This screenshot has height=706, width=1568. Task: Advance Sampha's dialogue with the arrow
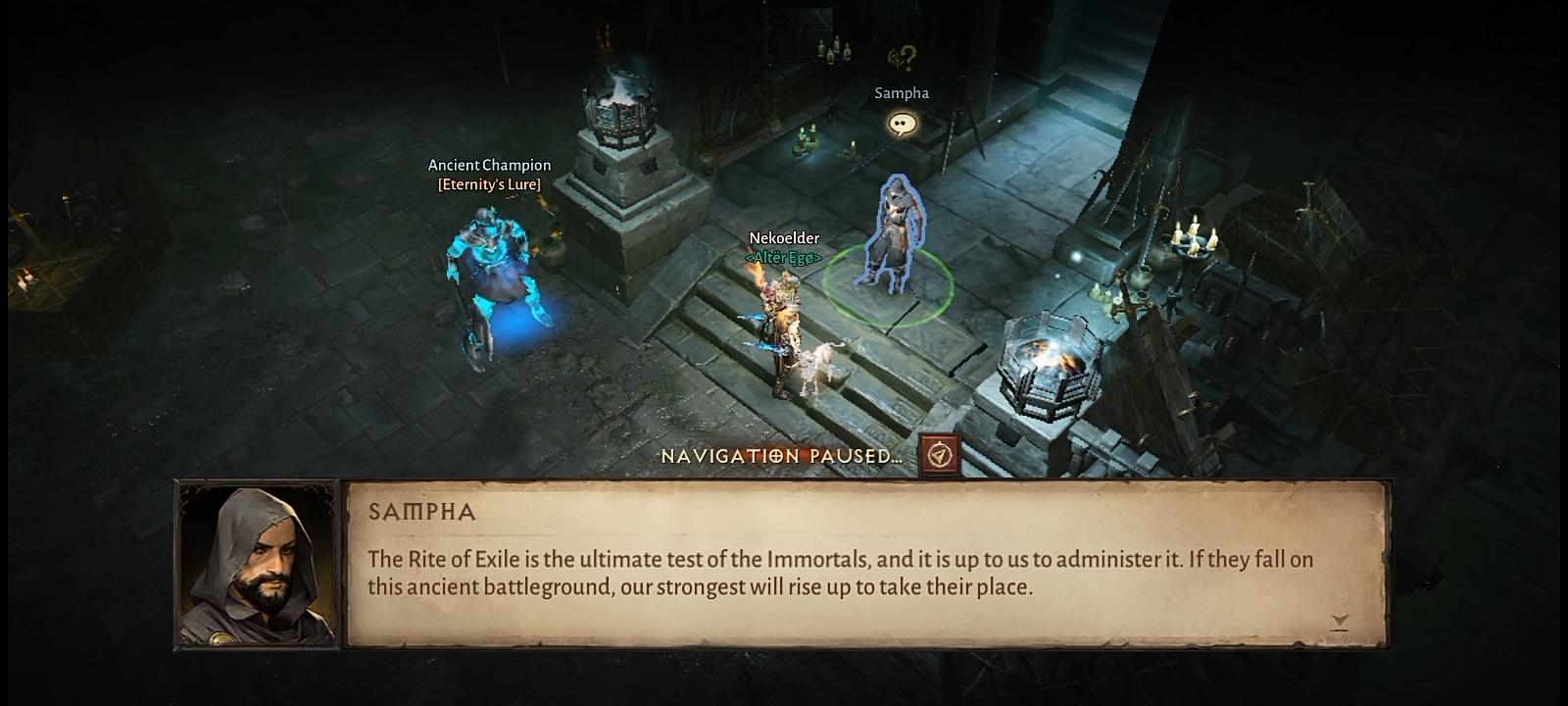(x=1340, y=621)
